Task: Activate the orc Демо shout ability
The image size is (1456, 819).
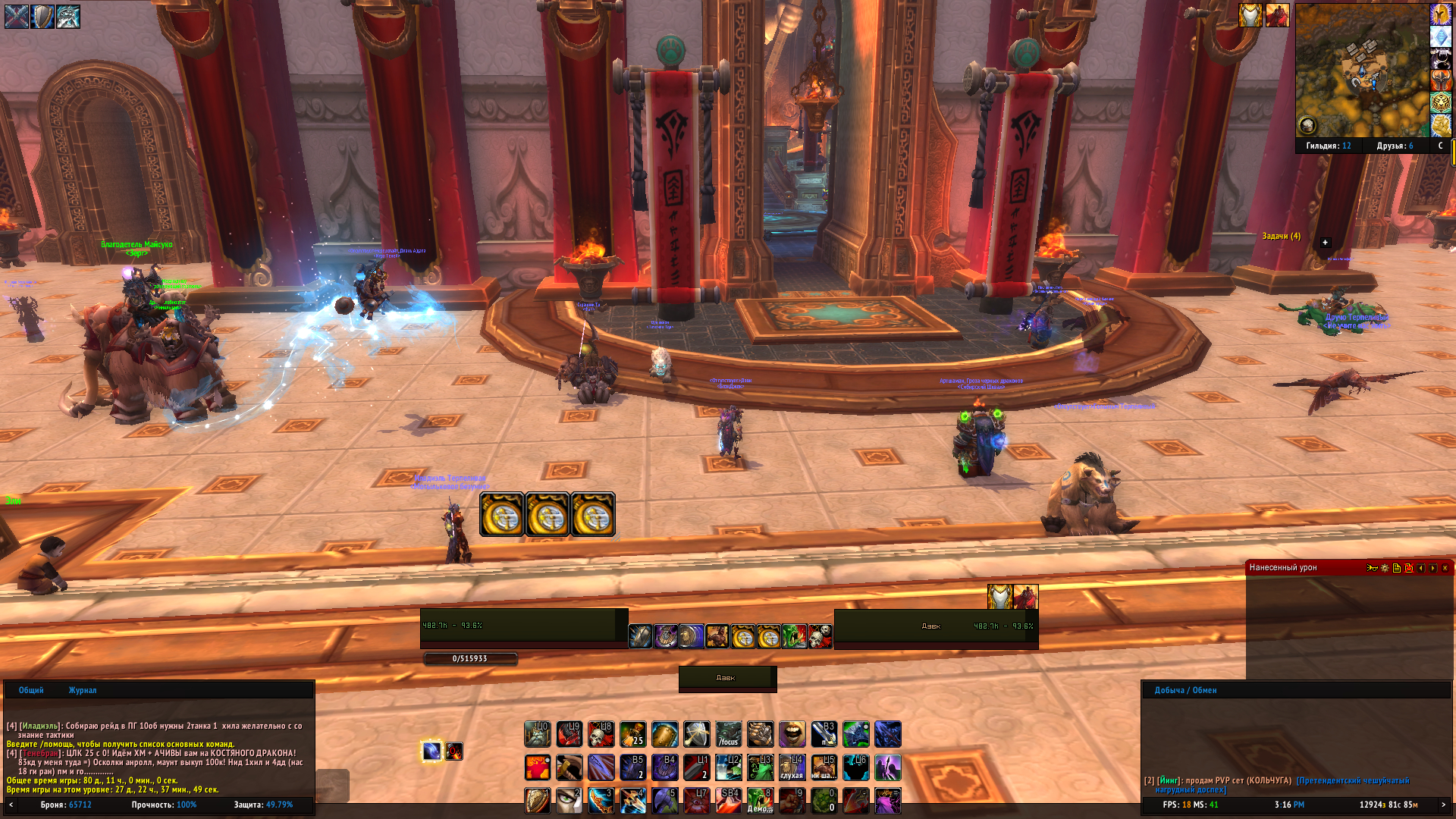Action: pyautogui.click(x=761, y=801)
